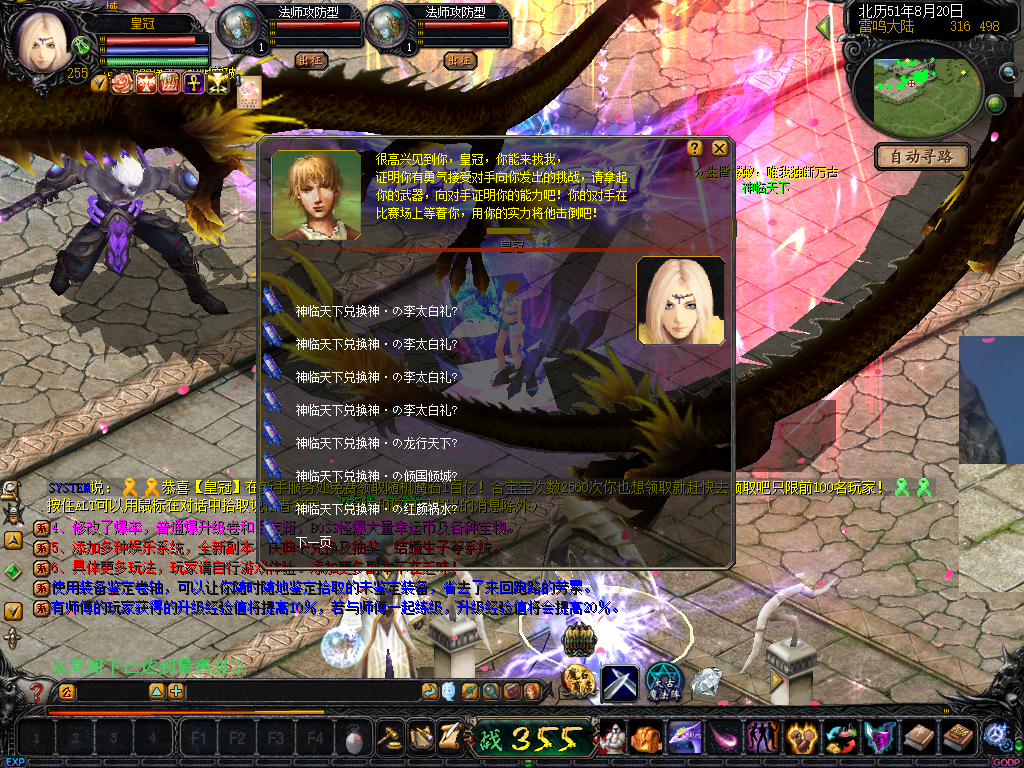Open the dialogue window's question-mark help
The height and width of the screenshot is (768, 1024).
695,148
